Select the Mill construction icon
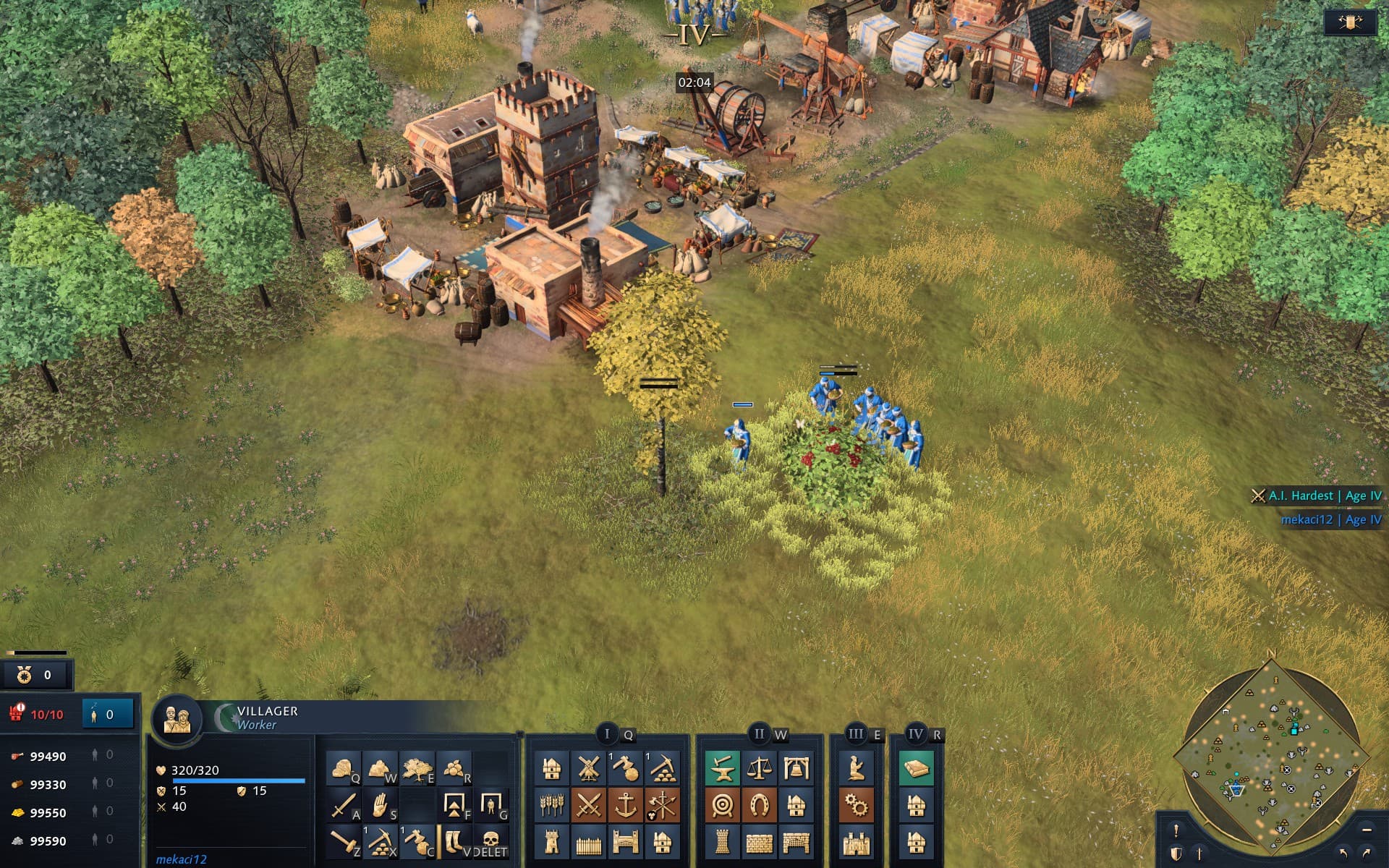Viewport: 1389px width, 868px height. pos(588,768)
